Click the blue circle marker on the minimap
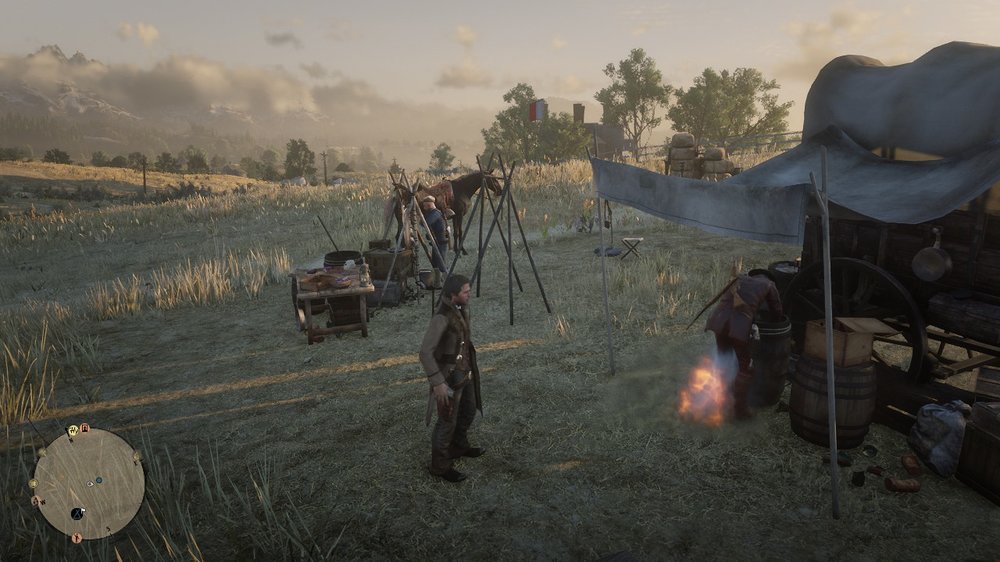 [99, 480]
